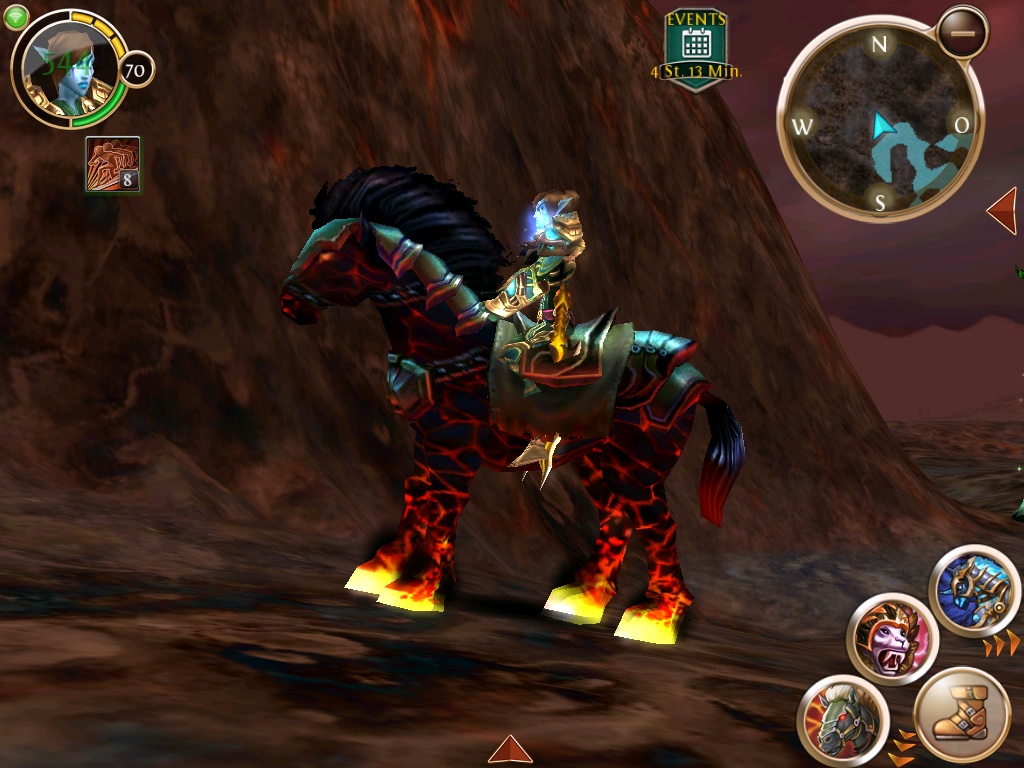
Task: Tap the running figures buff icon
Action: click(x=112, y=165)
